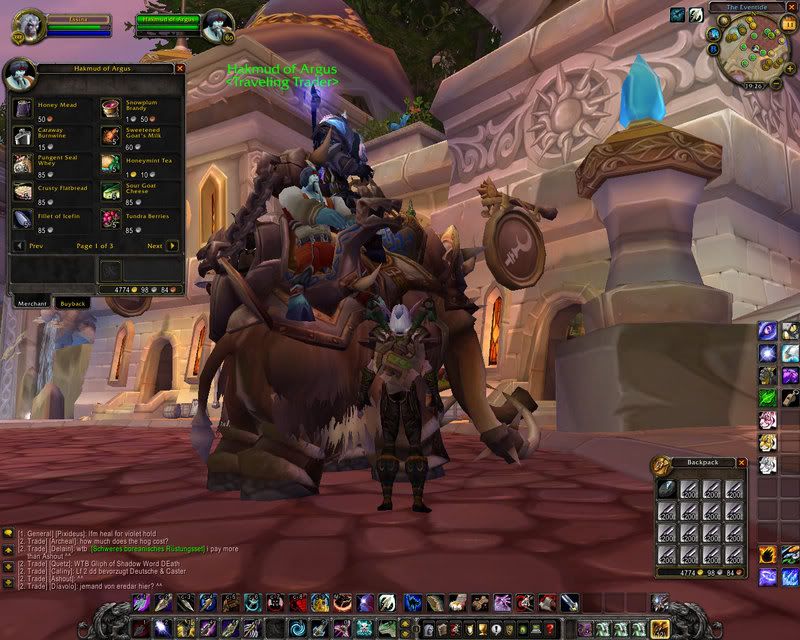The image size is (800, 640).
Task: Buy Honey Mead from the merchant
Action: pyautogui.click(x=23, y=109)
